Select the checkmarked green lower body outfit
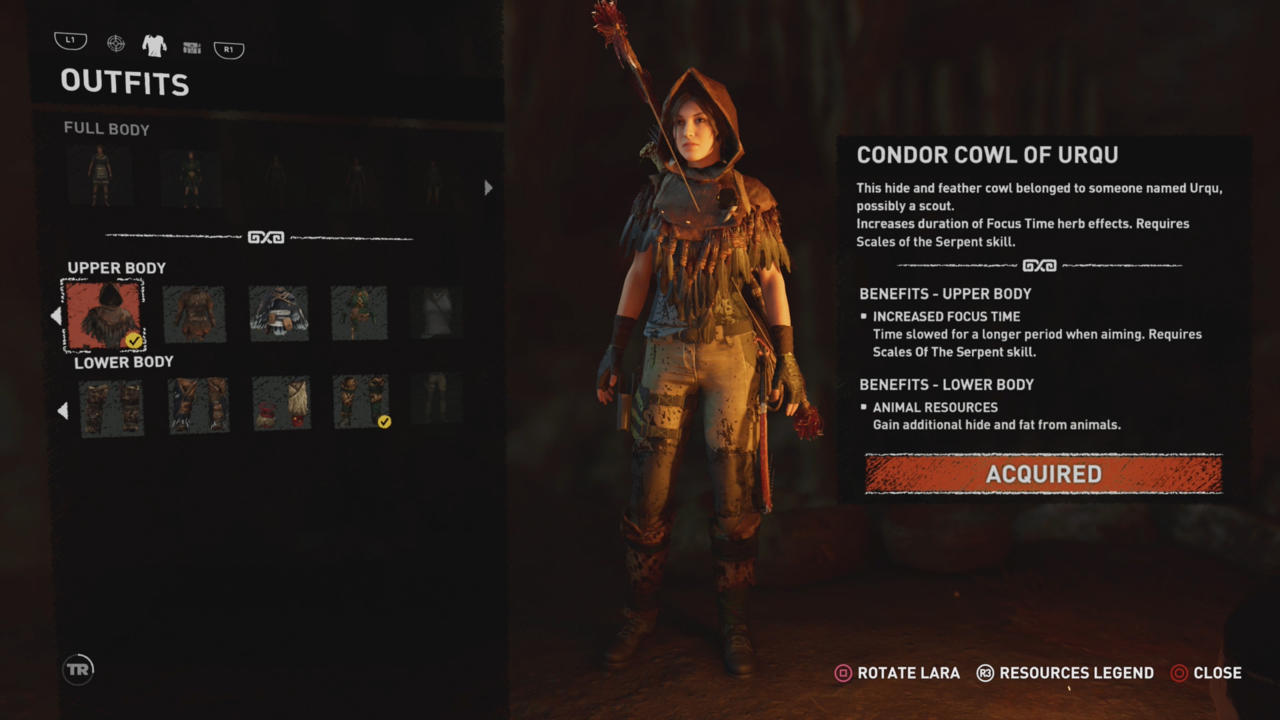Screen dimensions: 1280x720 point(360,403)
